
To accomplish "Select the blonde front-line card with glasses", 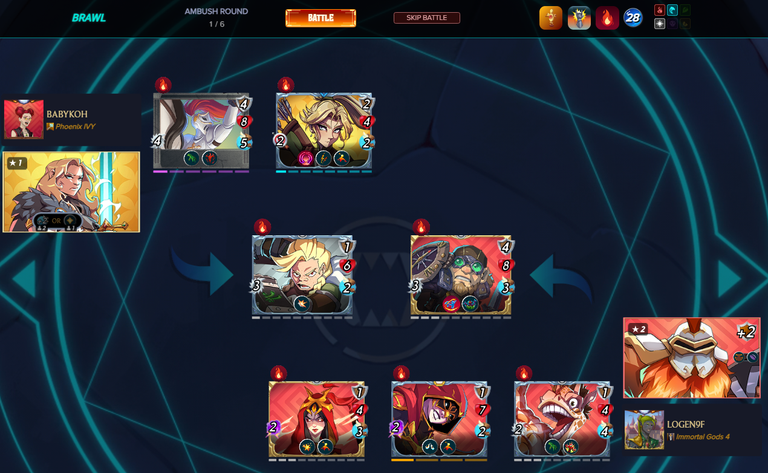I will [x=302, y=275].
